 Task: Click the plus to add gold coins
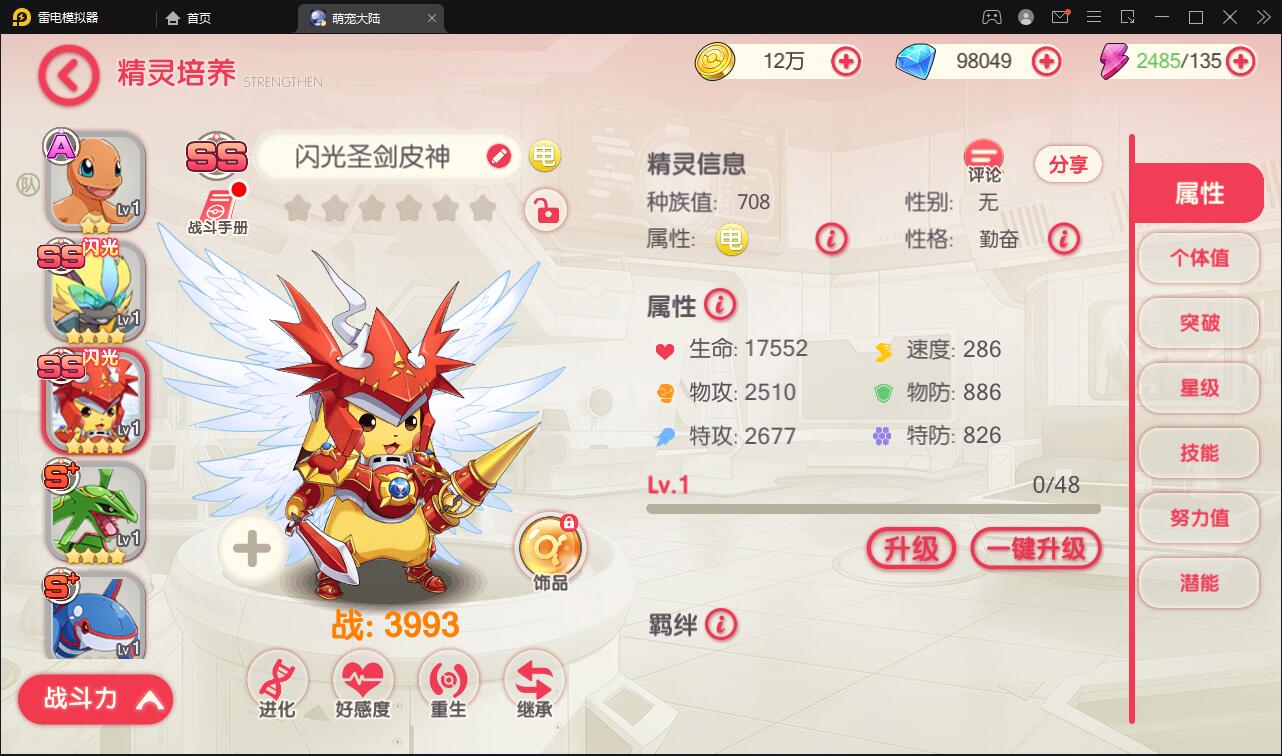pyautogui.click(x=847, y=61)
